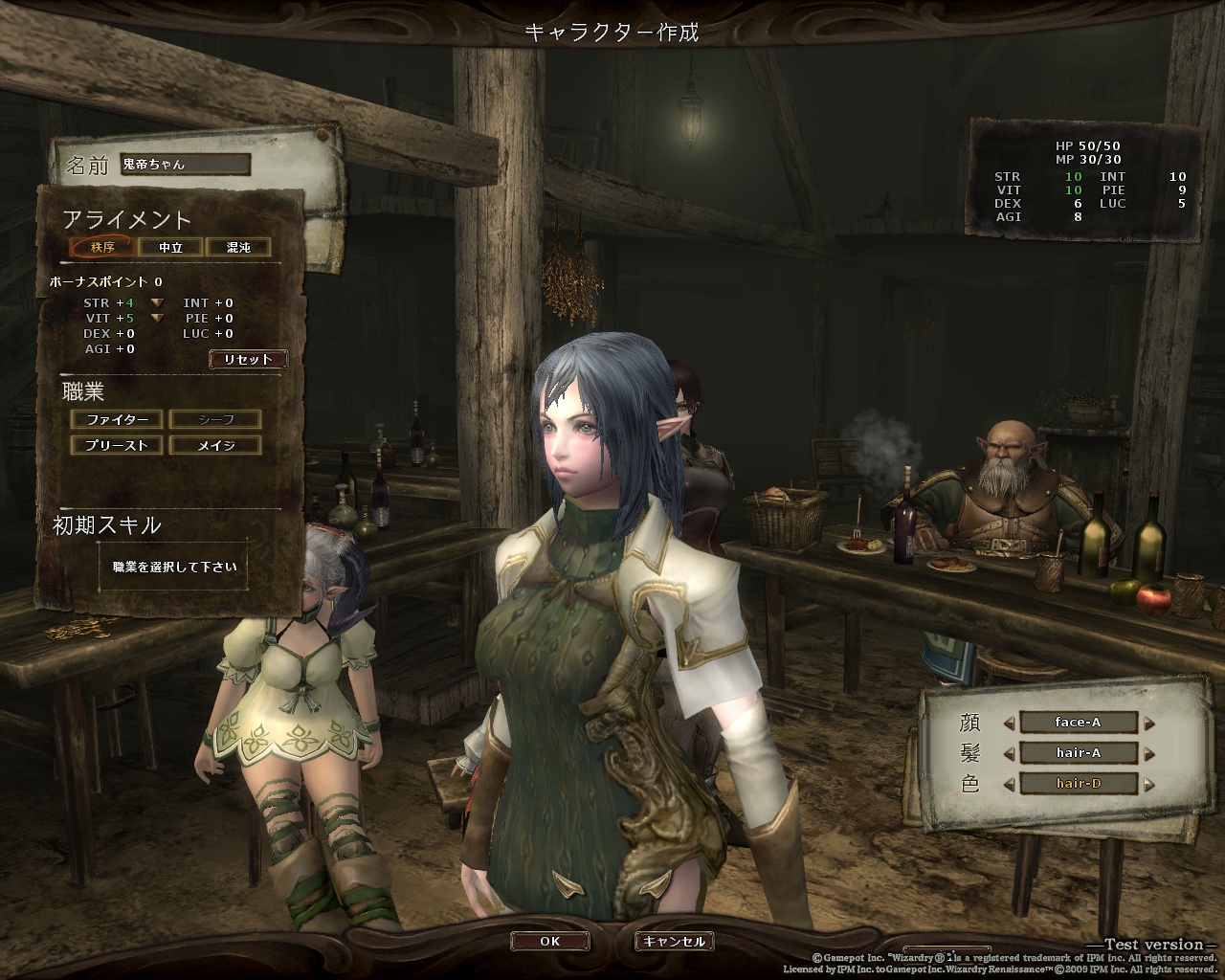Click the character name input field
The height and width of the screenshot is (980, 1225).
185,165
